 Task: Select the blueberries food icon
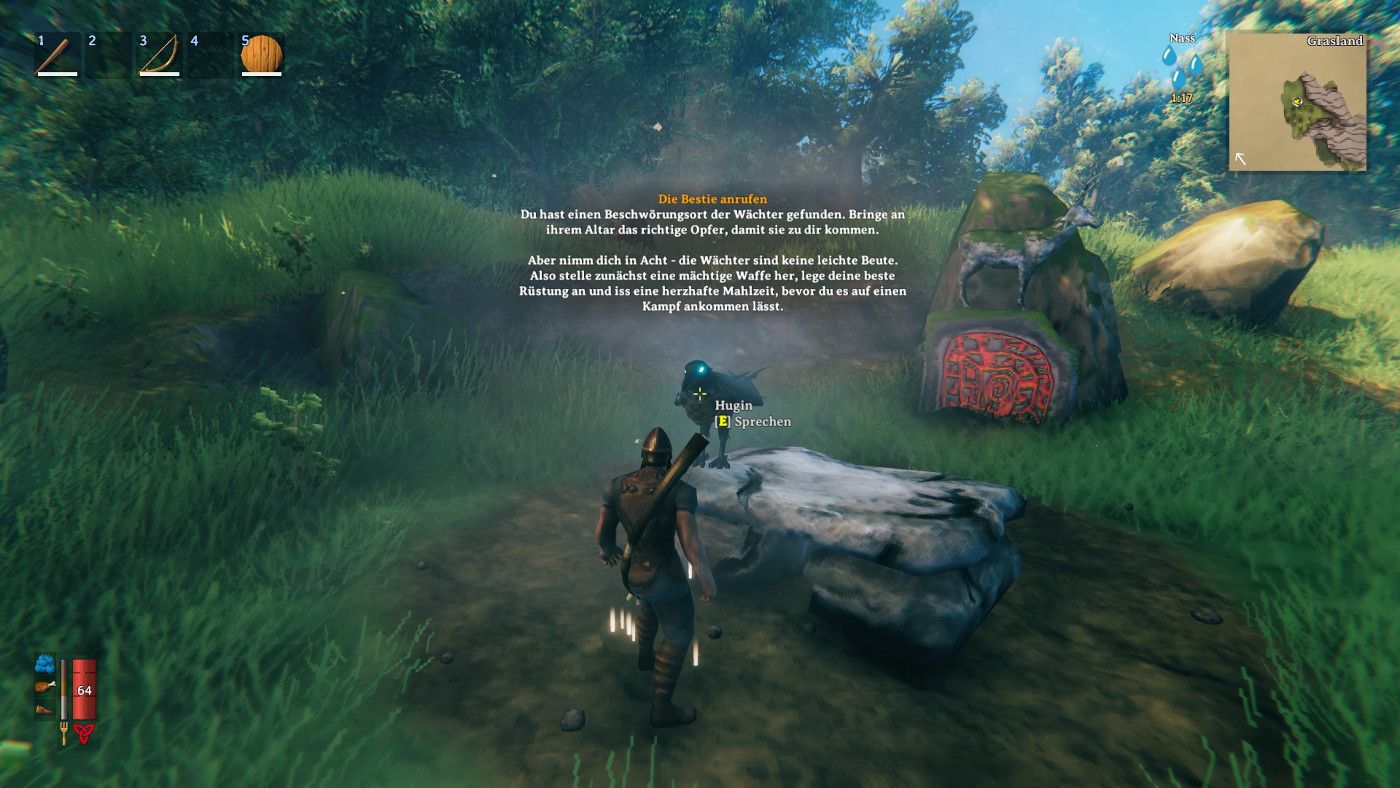(x=45, y=664)
